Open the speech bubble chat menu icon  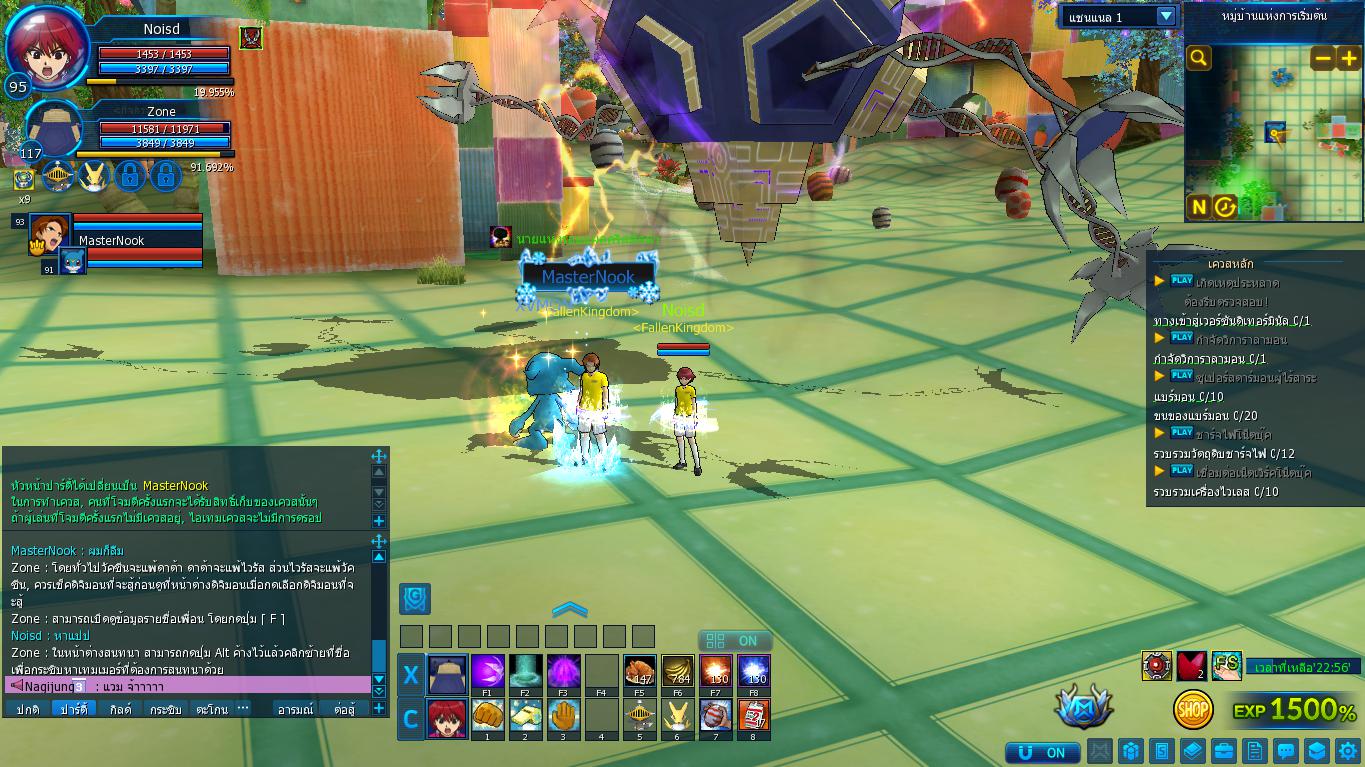(x=1286, y=751)
